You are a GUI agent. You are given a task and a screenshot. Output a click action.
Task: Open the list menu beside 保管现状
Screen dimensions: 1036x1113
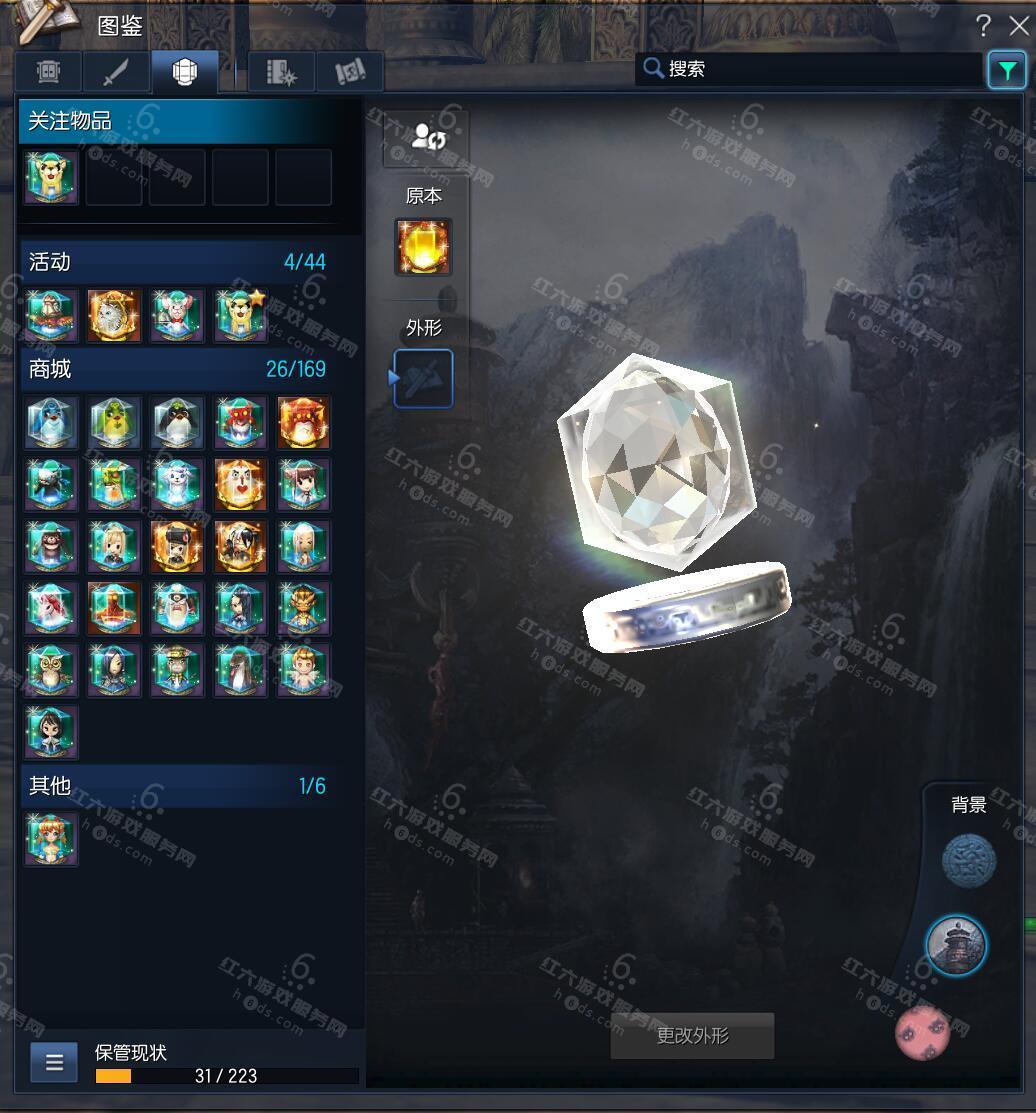[54, 1062]
